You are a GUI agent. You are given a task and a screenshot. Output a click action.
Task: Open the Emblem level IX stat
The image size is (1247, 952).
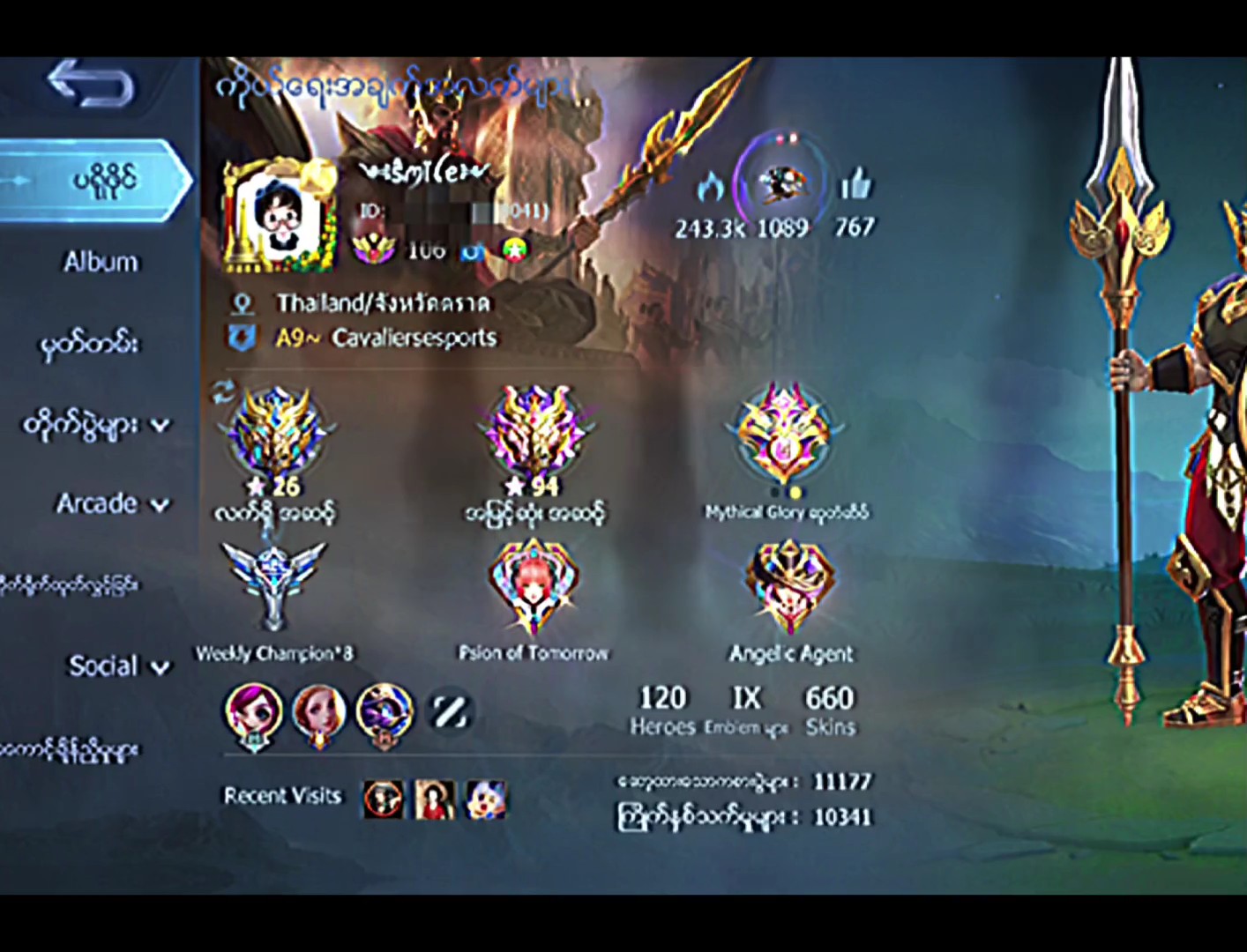tap(746, 710)
